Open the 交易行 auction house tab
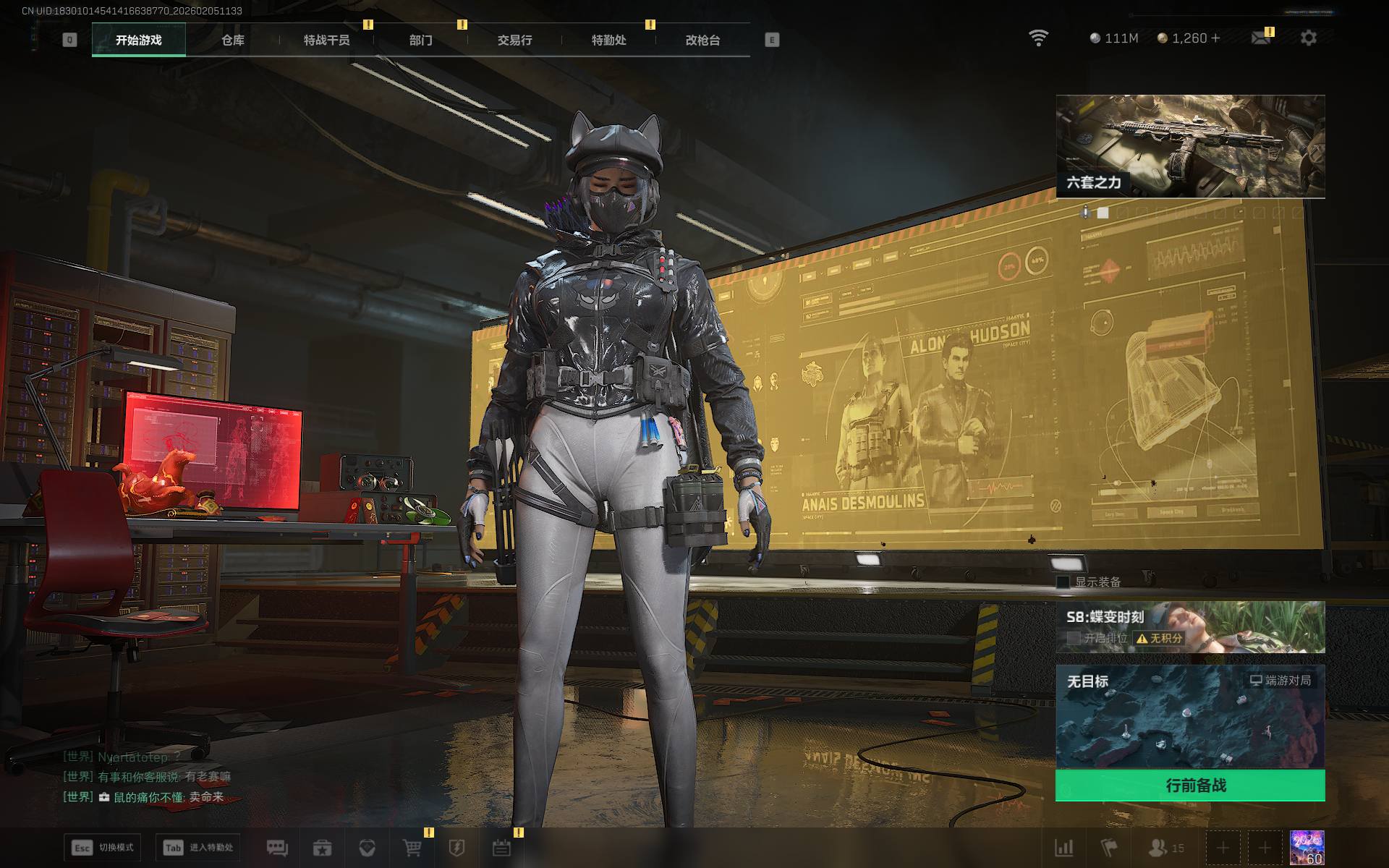1389x868 pixels. coord(514,40)
